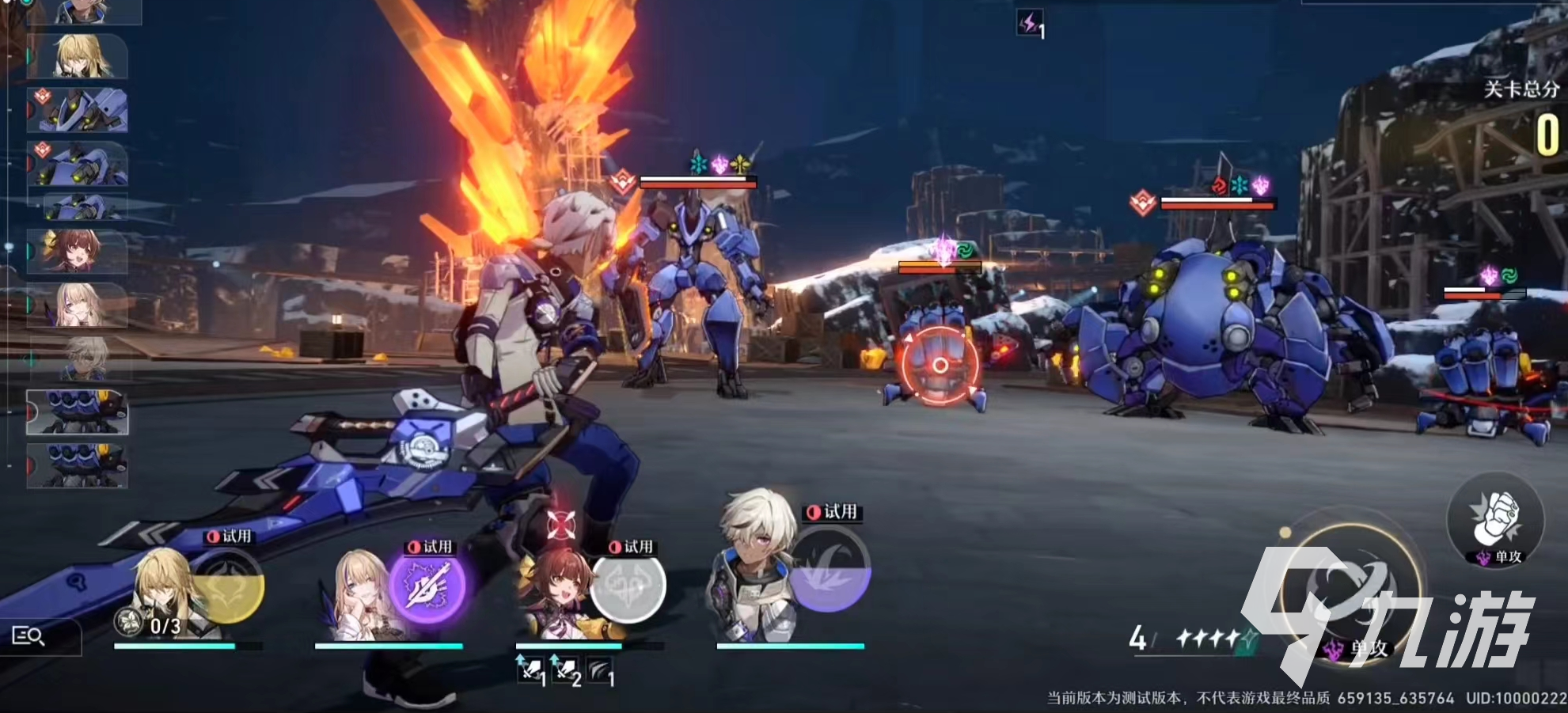View the brown-haired girl's turn-order portrait
Image resolution: width=1568 pixels, height=713 pixels.
click(77, 251)
